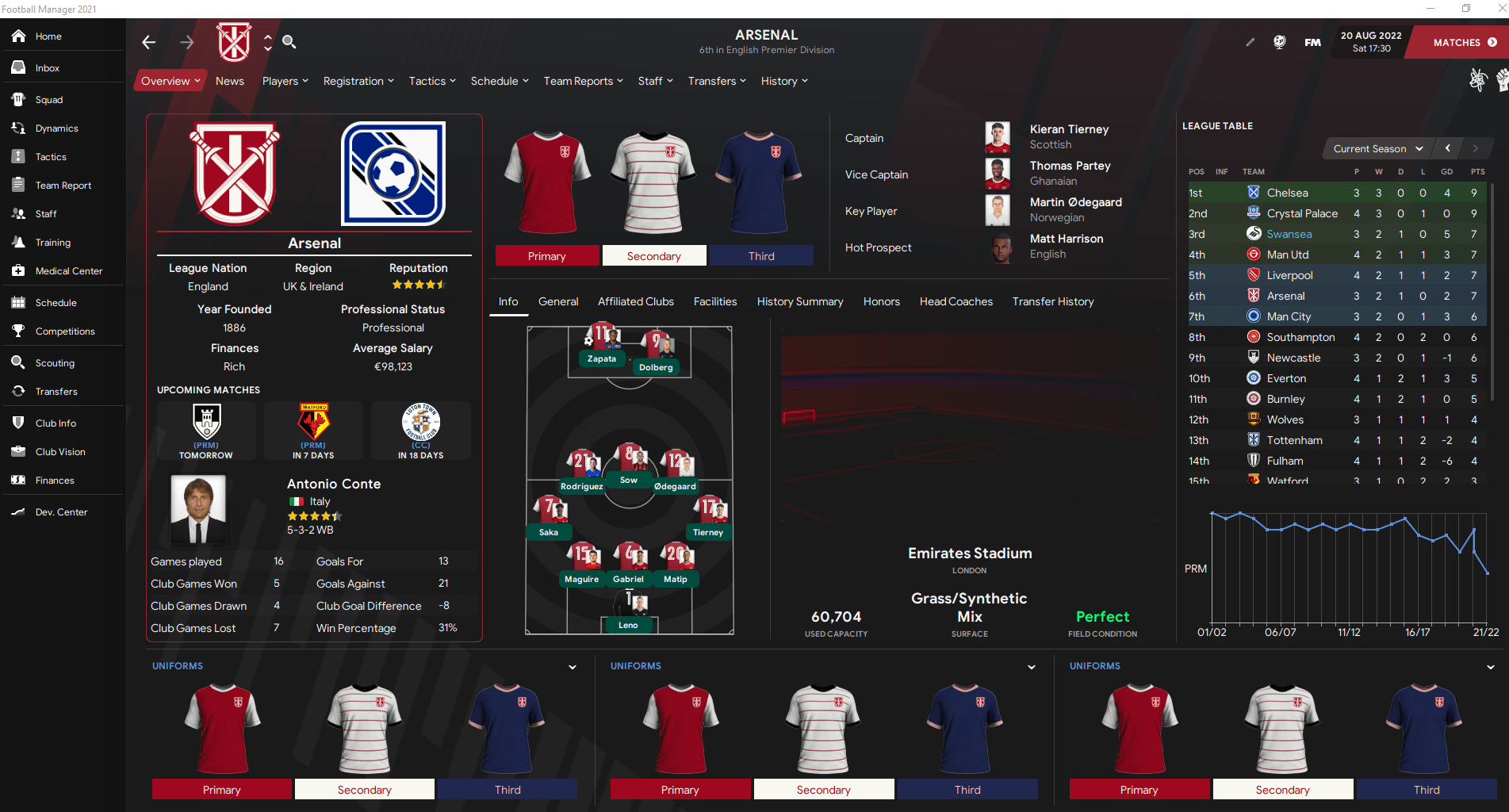Open Antonio Conte's manager profile
Viewport: 1509px width, 812px height.
(333, 484)
